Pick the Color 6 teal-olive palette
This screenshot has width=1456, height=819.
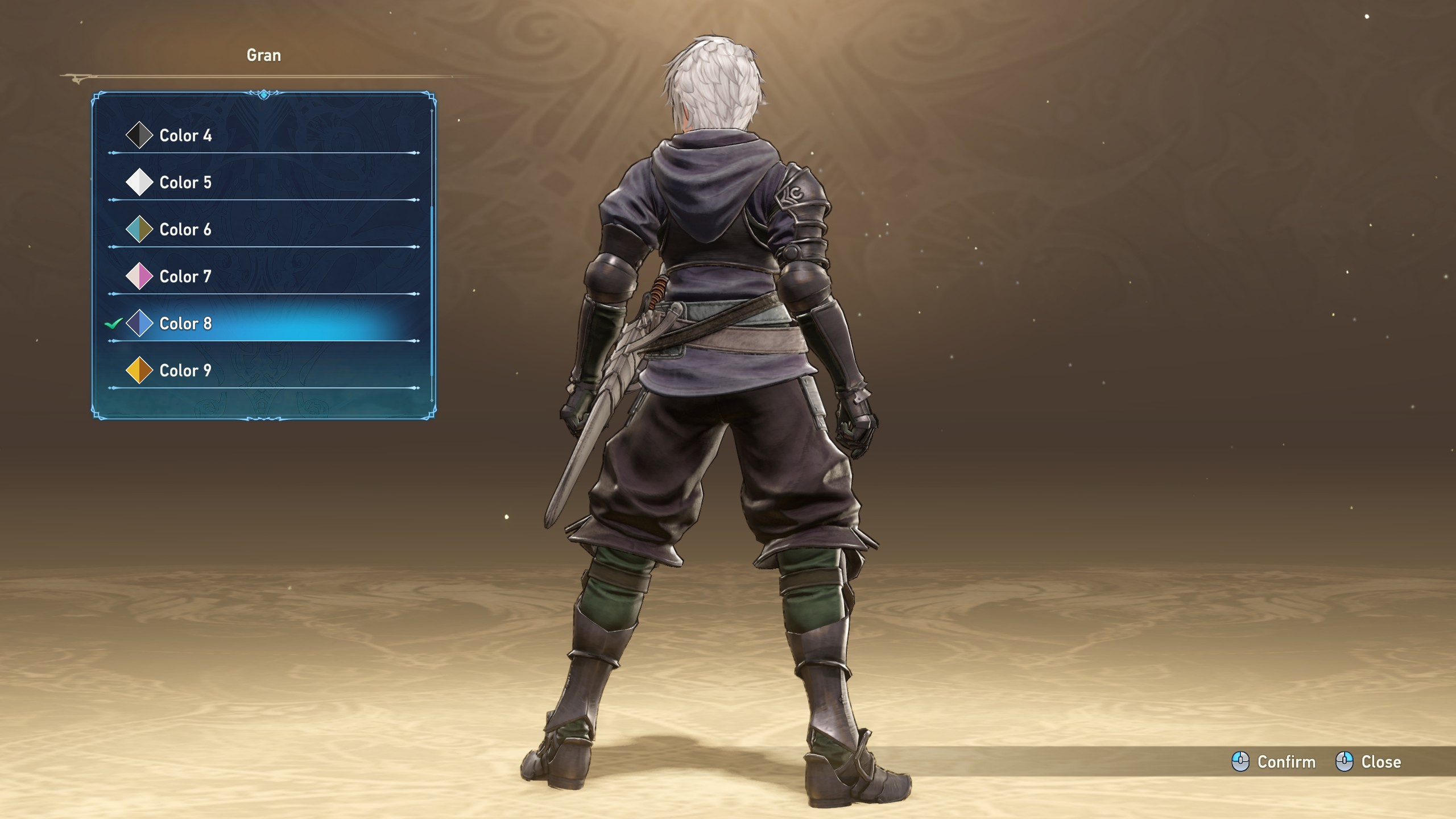click(x=185, y=230)
